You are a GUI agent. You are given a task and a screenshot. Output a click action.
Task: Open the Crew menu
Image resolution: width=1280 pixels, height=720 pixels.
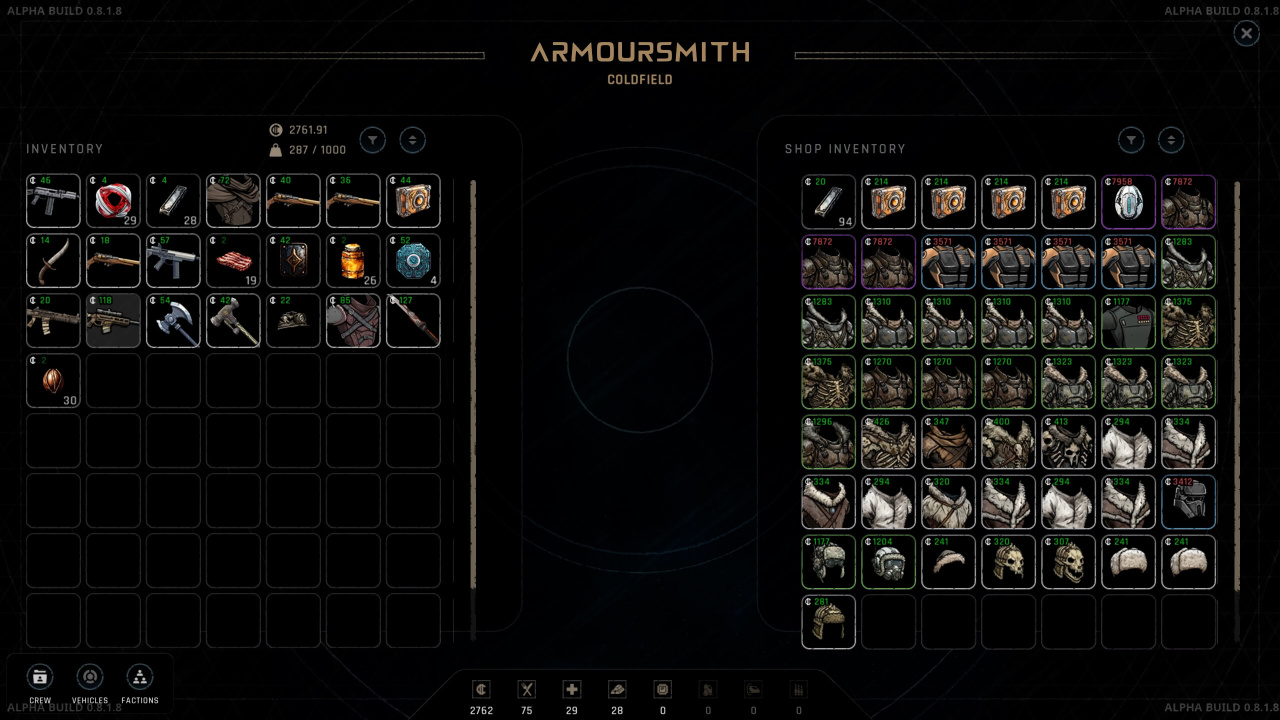pos(39,677)
